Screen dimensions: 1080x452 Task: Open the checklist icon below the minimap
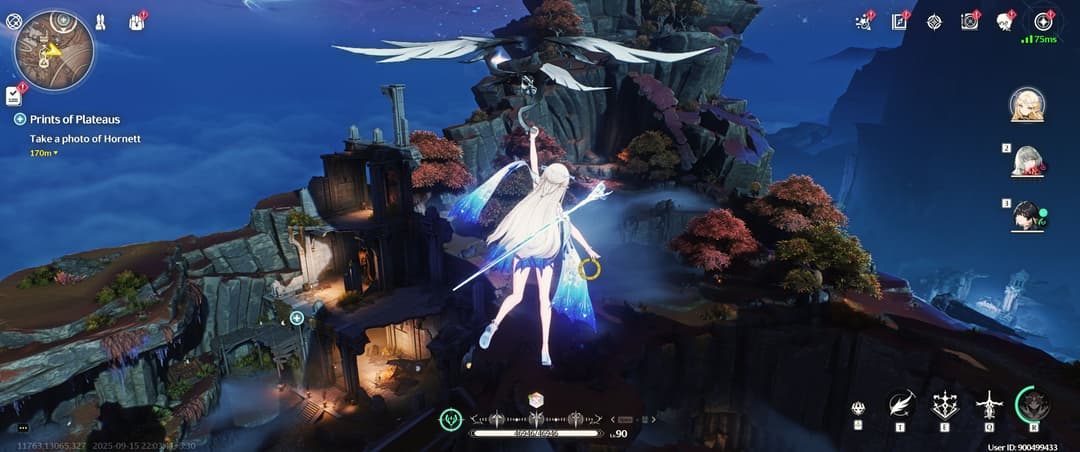click(x=14, y=96)
